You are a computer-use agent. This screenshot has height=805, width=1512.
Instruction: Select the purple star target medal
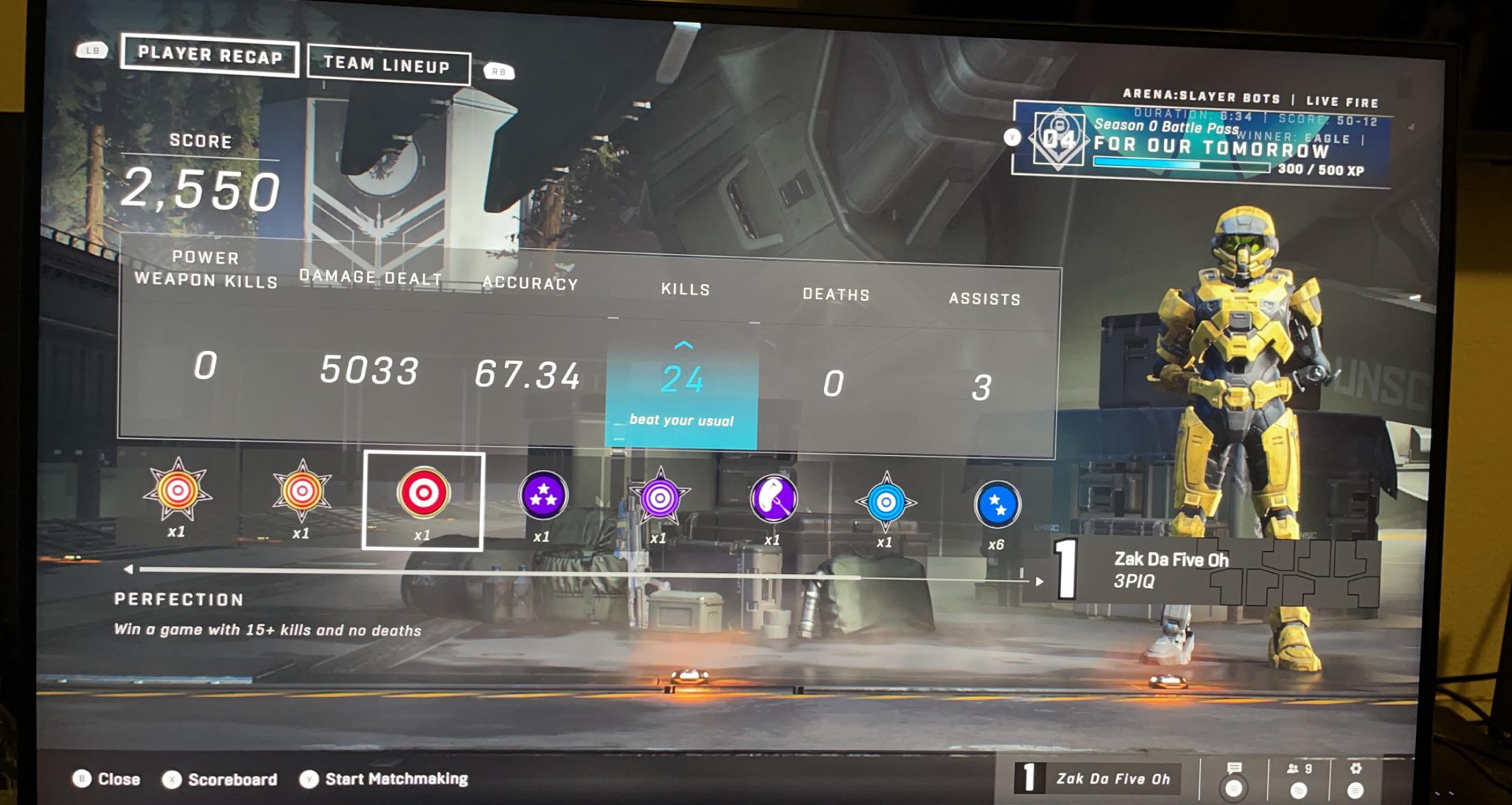659,500
